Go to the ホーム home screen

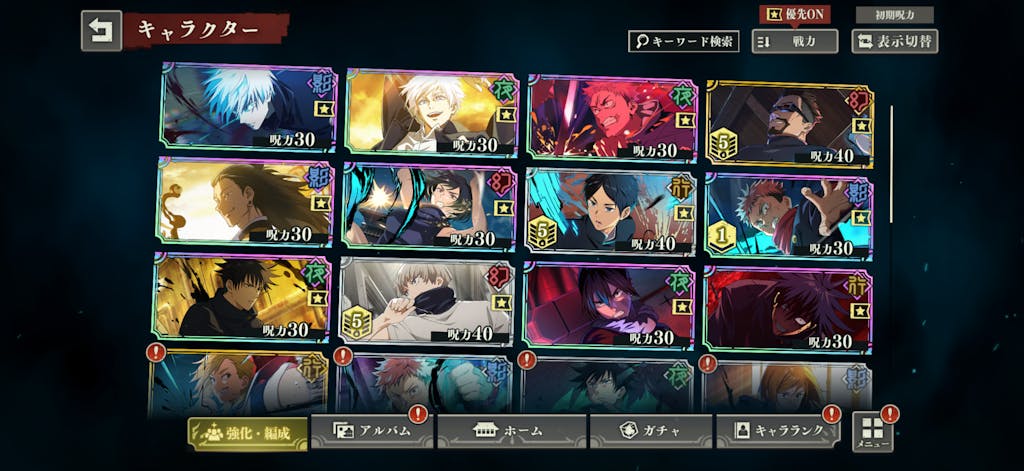(x=510, y=431)
